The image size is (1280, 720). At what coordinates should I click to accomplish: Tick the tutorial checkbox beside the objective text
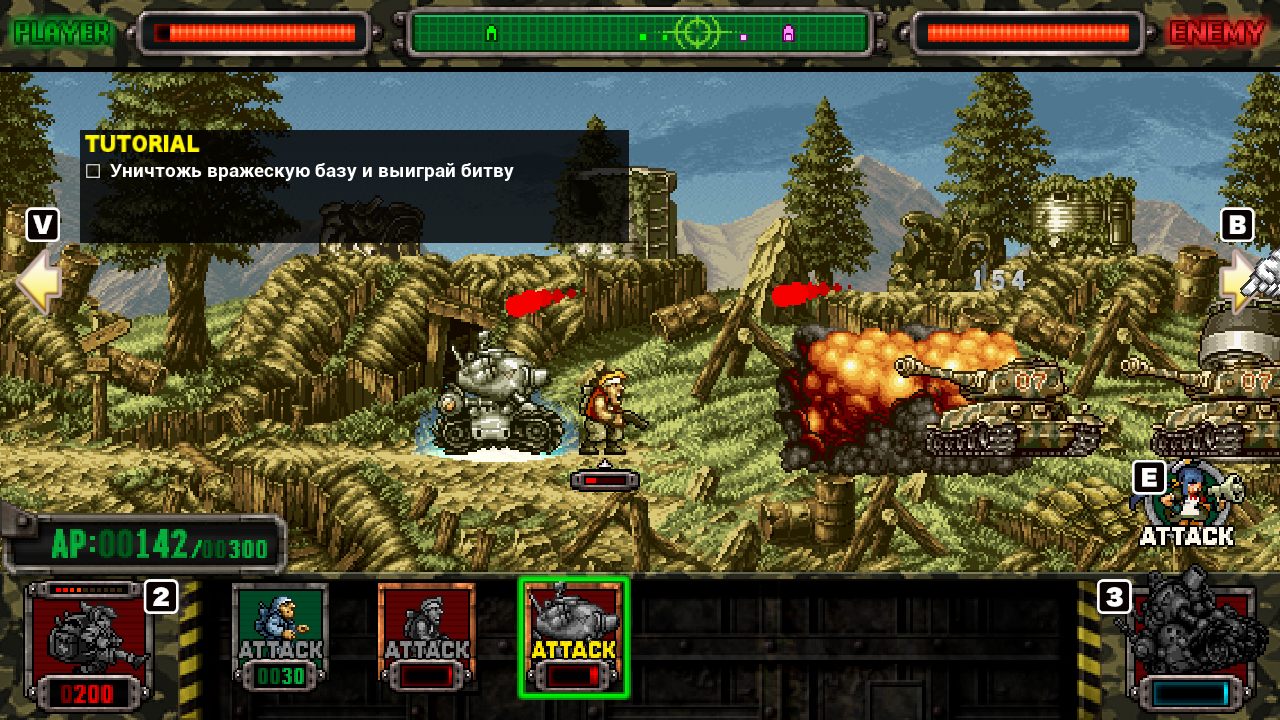coord(91,171)
